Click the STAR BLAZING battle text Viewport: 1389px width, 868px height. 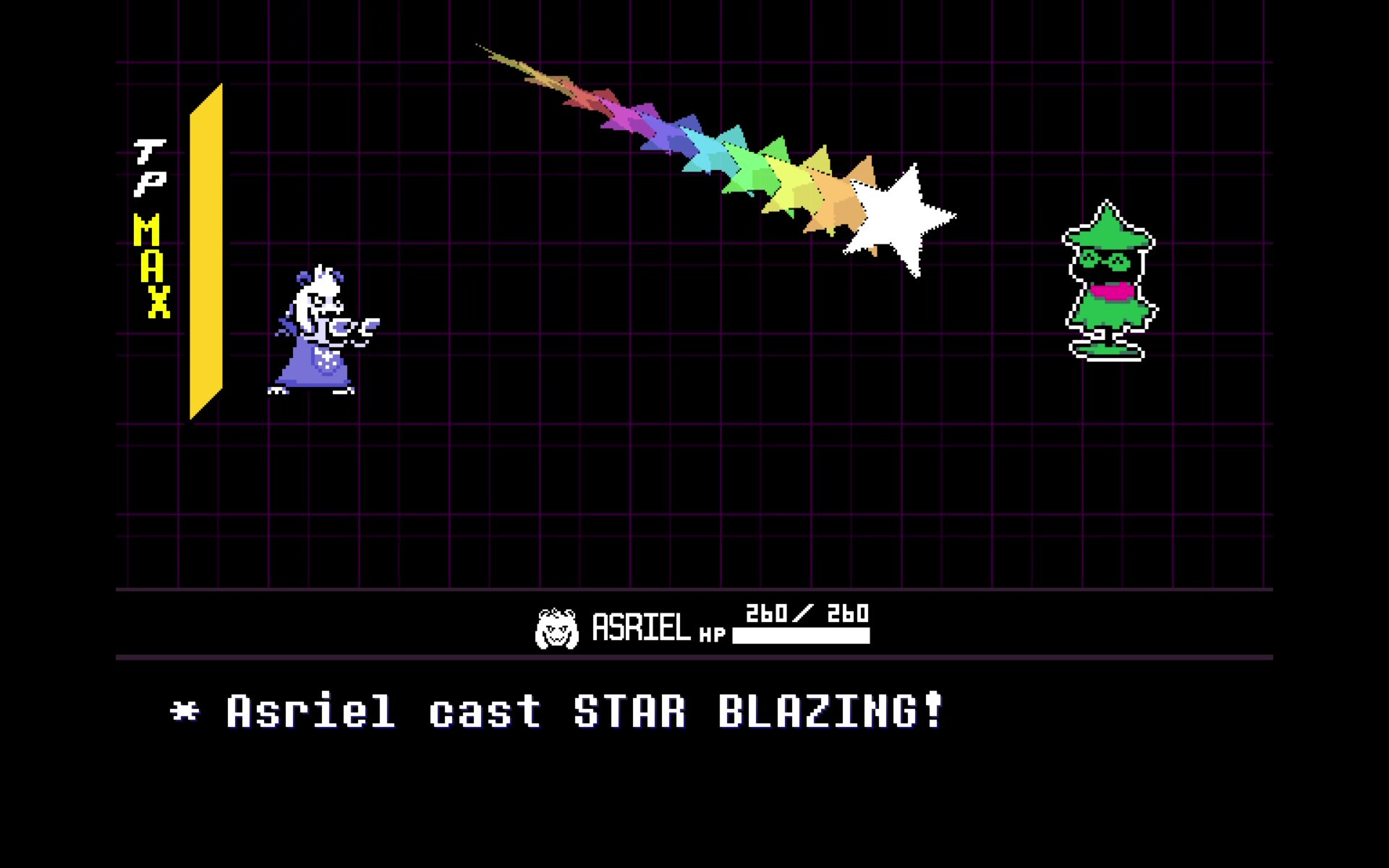pos(557,712)
